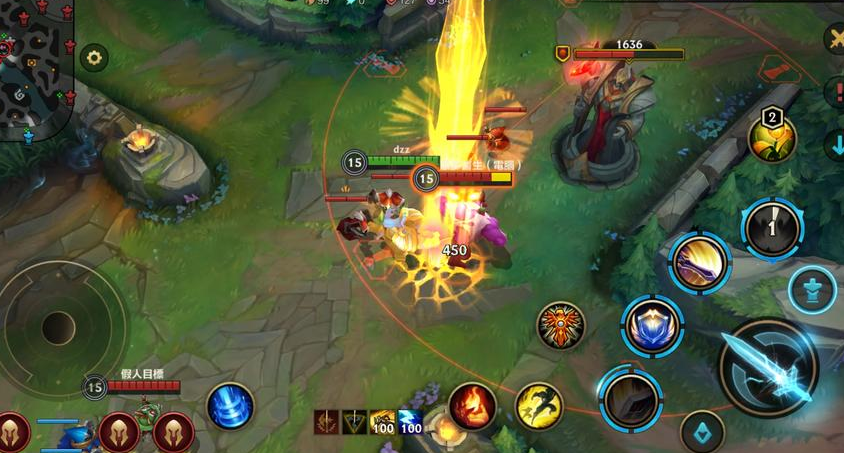The height and width of the screenshot is (453, 844).
Task: Trigger the basic attack sword button
Action: pos(768,367)
